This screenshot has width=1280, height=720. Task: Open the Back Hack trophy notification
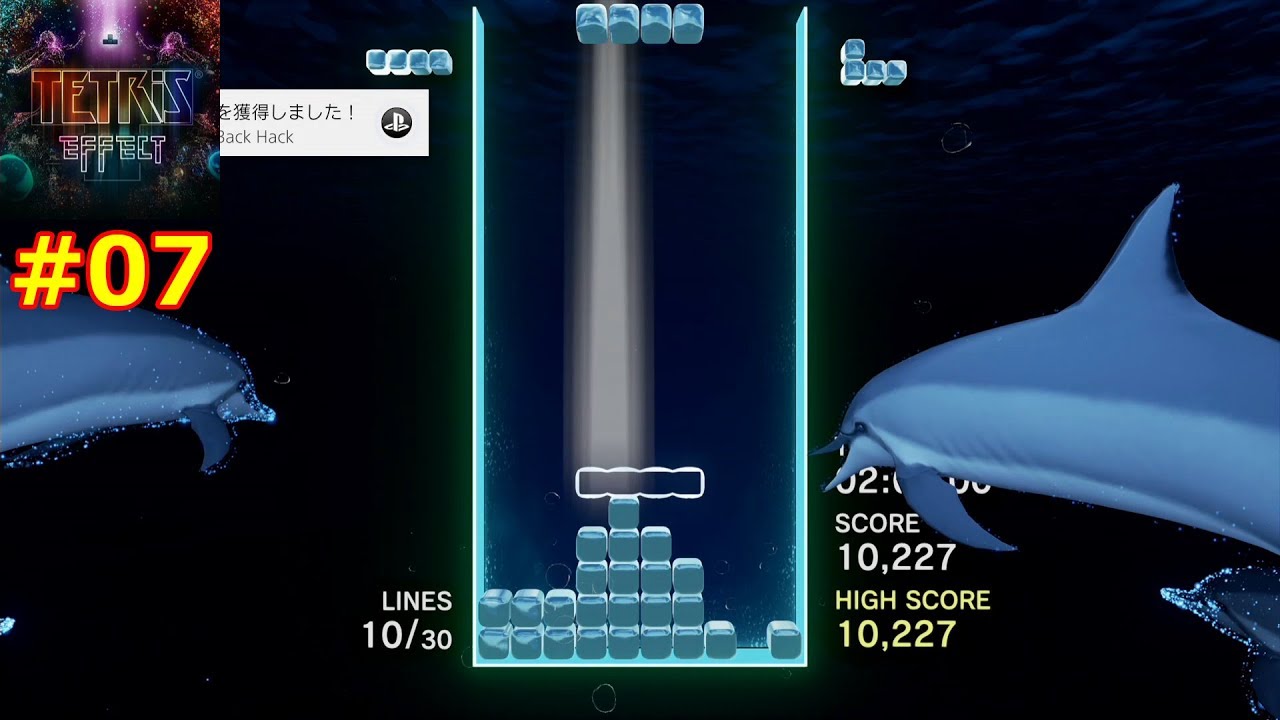(323, 123)
